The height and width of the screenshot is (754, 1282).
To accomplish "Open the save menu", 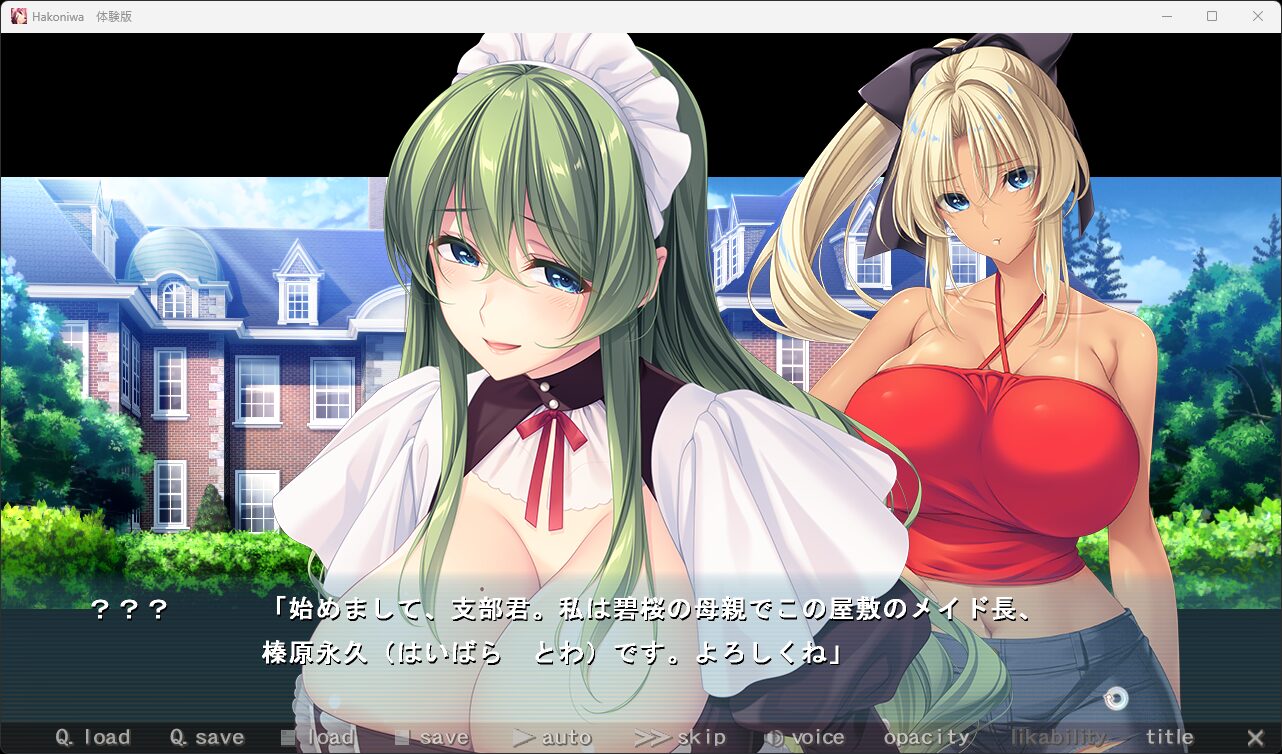I will click(x=432, y=738).
